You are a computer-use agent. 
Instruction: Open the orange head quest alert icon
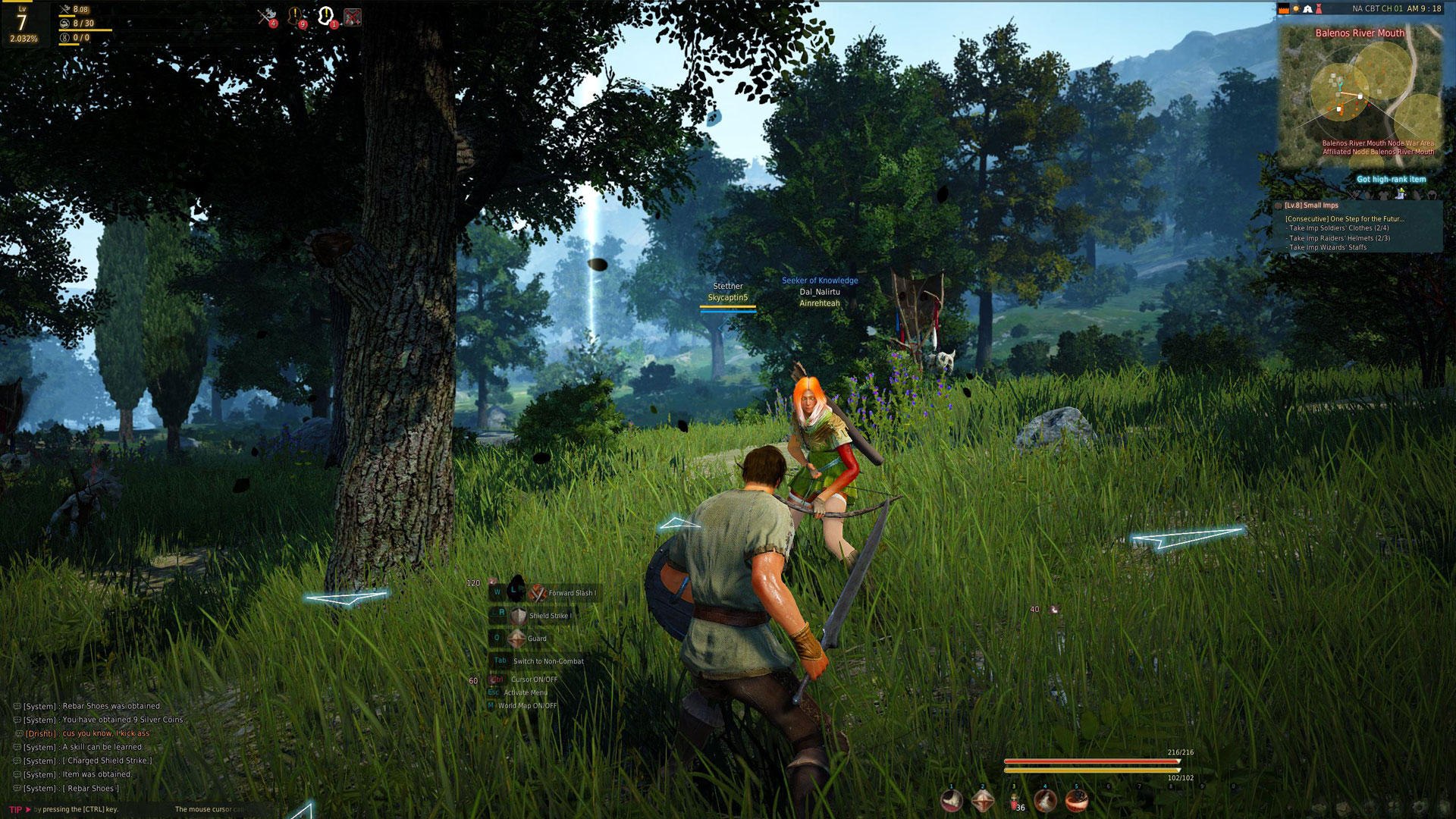point(295,16)
